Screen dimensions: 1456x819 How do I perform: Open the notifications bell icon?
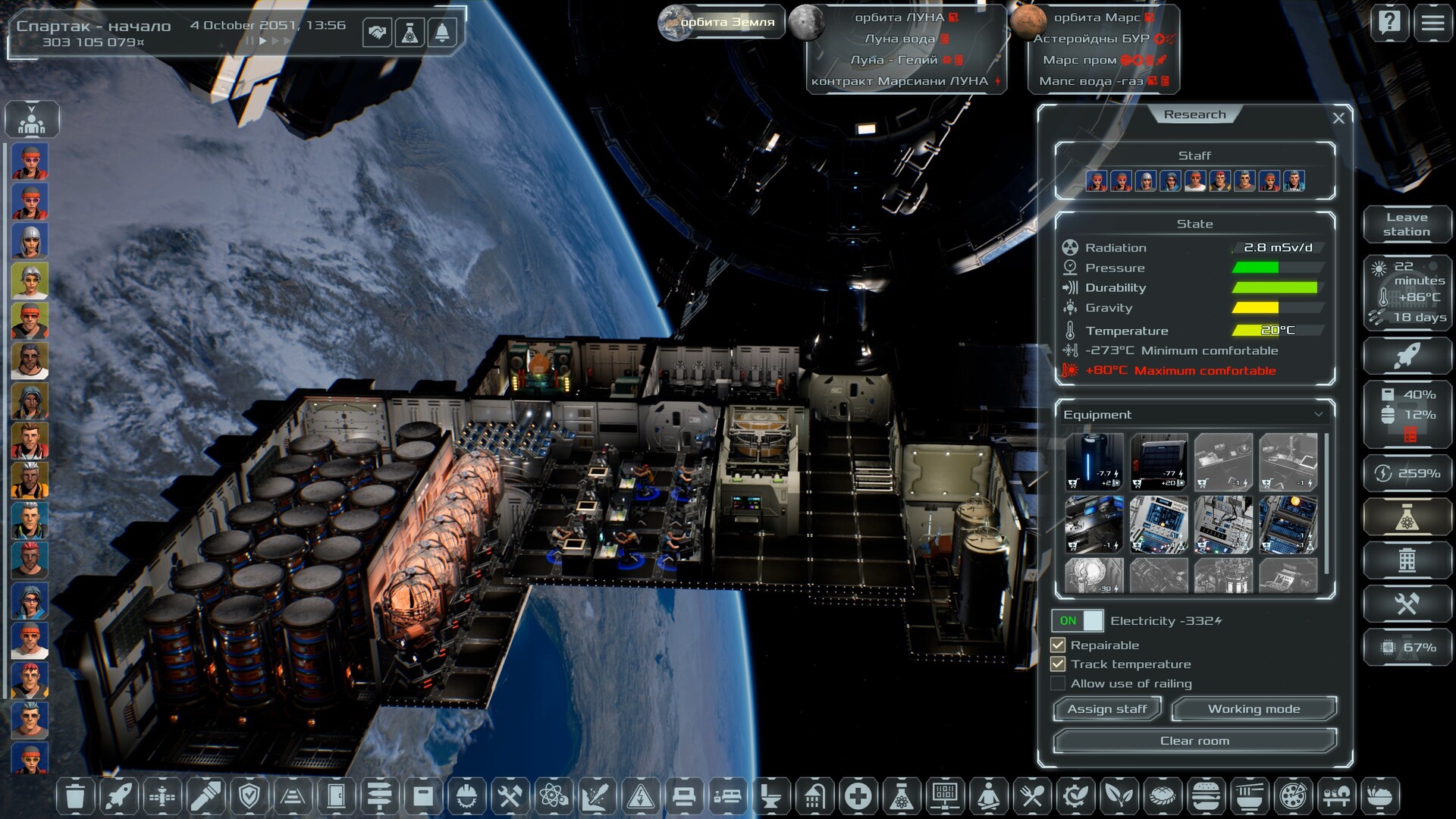442,33
